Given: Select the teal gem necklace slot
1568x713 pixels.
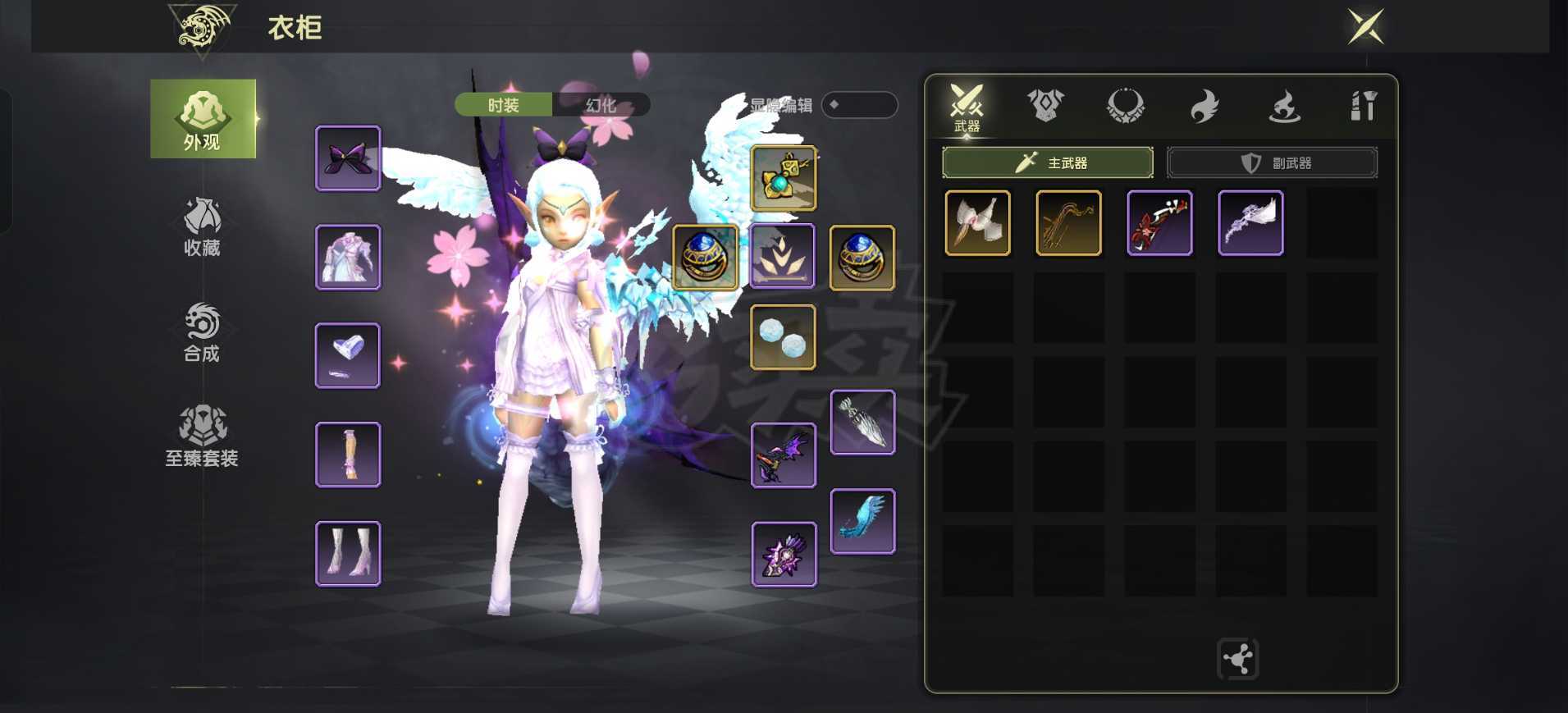Looking at the screenshot, I should pos(784,179).
